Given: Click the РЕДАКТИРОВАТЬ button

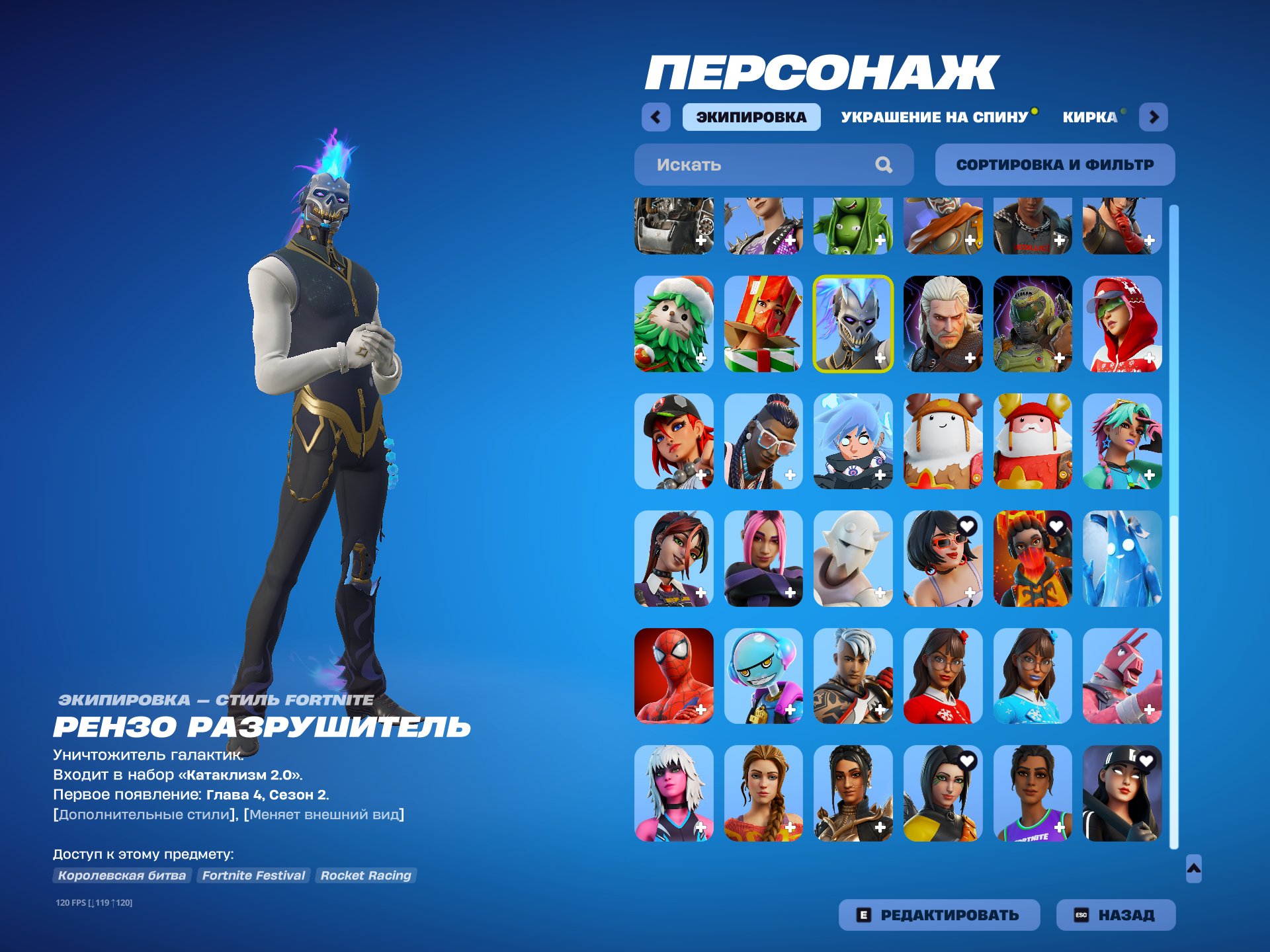Looking at the screenshot, I should (939, 914).
